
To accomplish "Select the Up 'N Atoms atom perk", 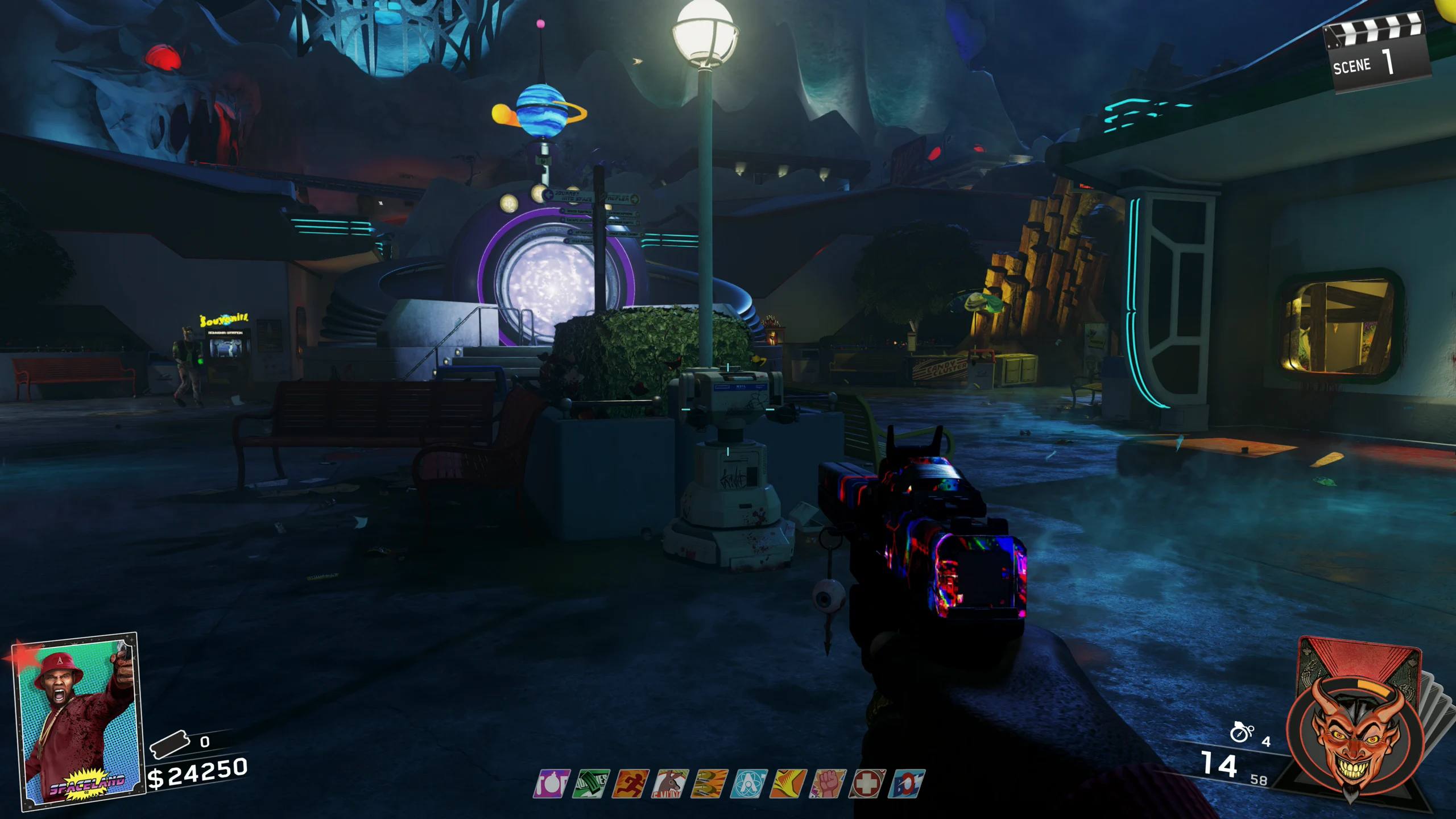I will (749, 784).
